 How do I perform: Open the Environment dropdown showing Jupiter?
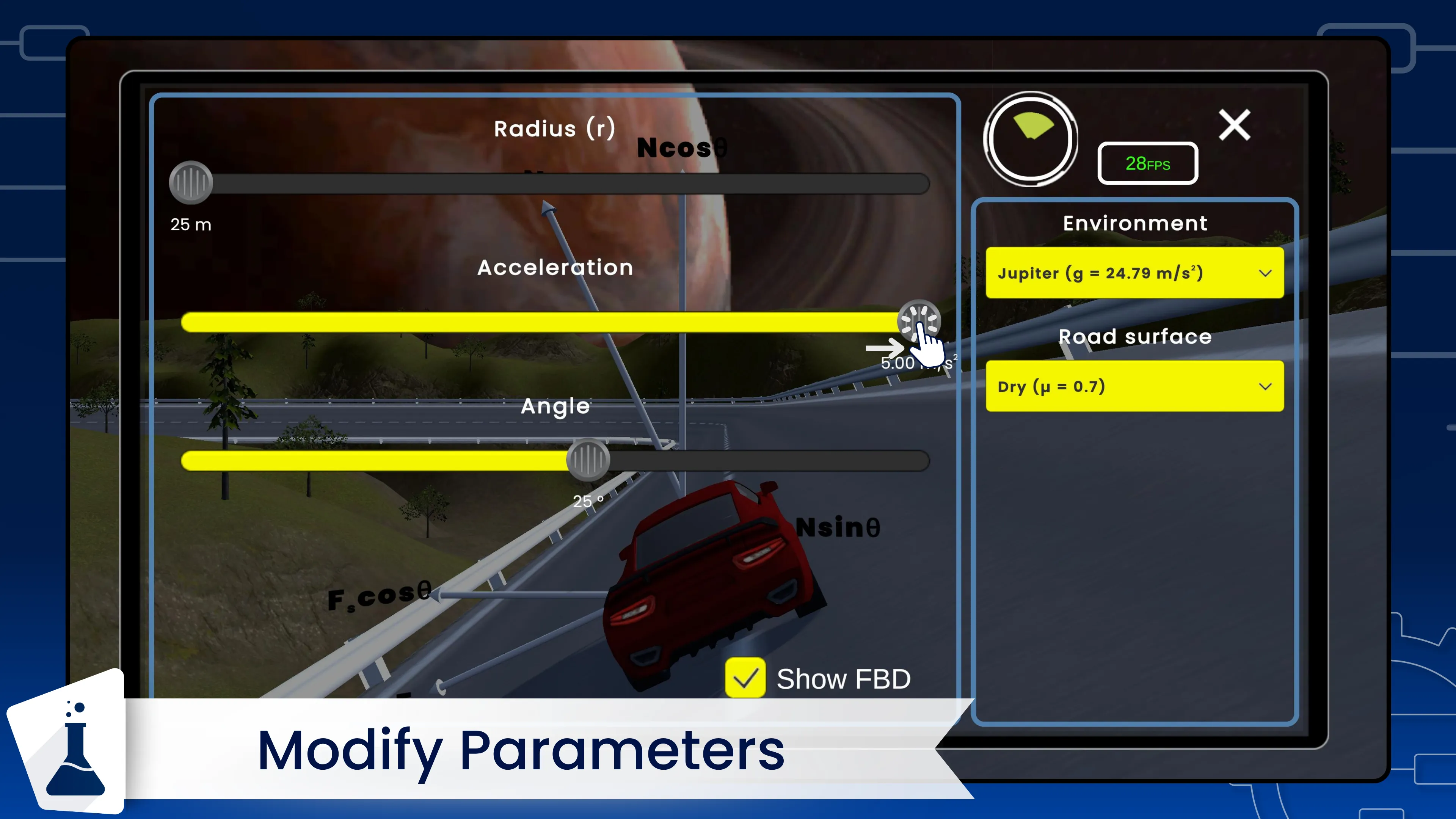tap(1134, 273)
